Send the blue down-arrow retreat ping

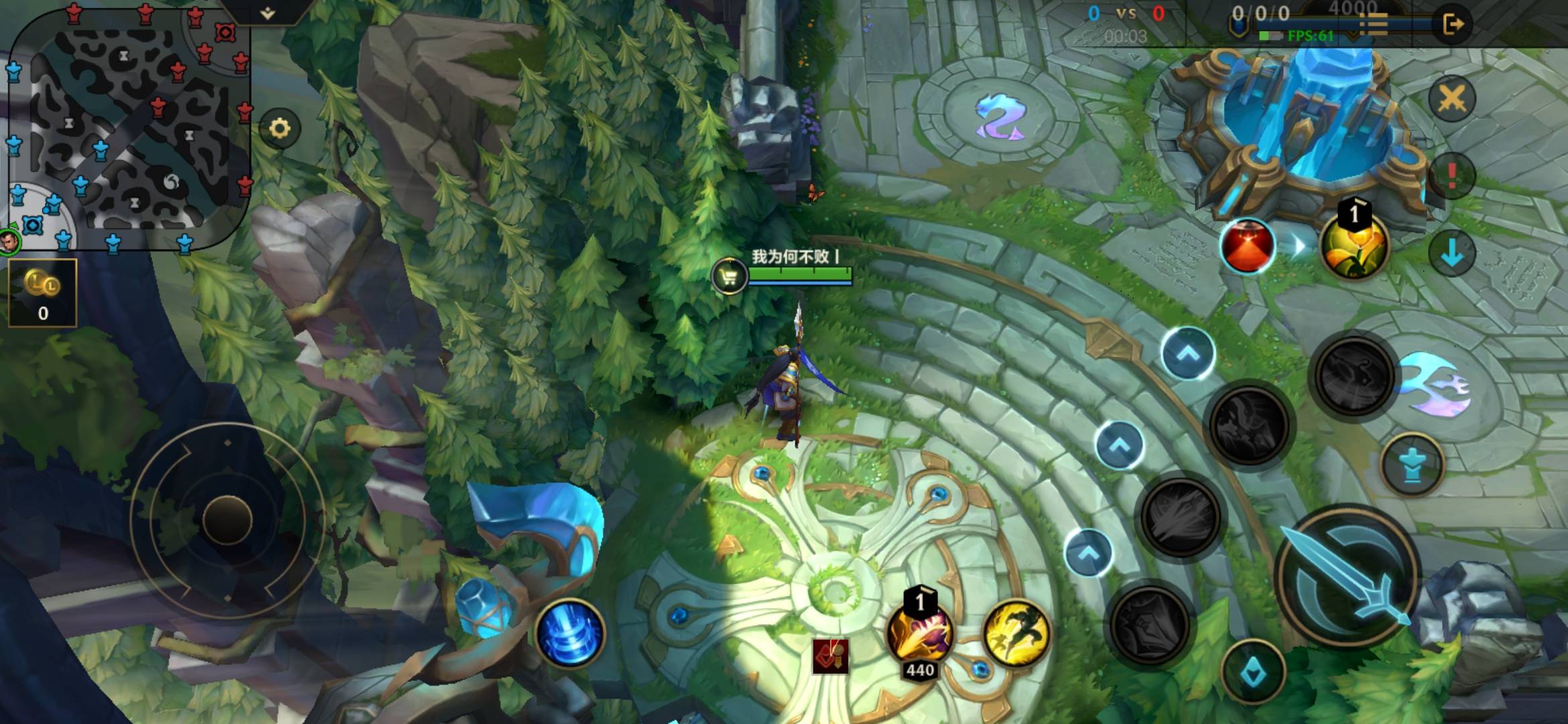coord(1451,253)
